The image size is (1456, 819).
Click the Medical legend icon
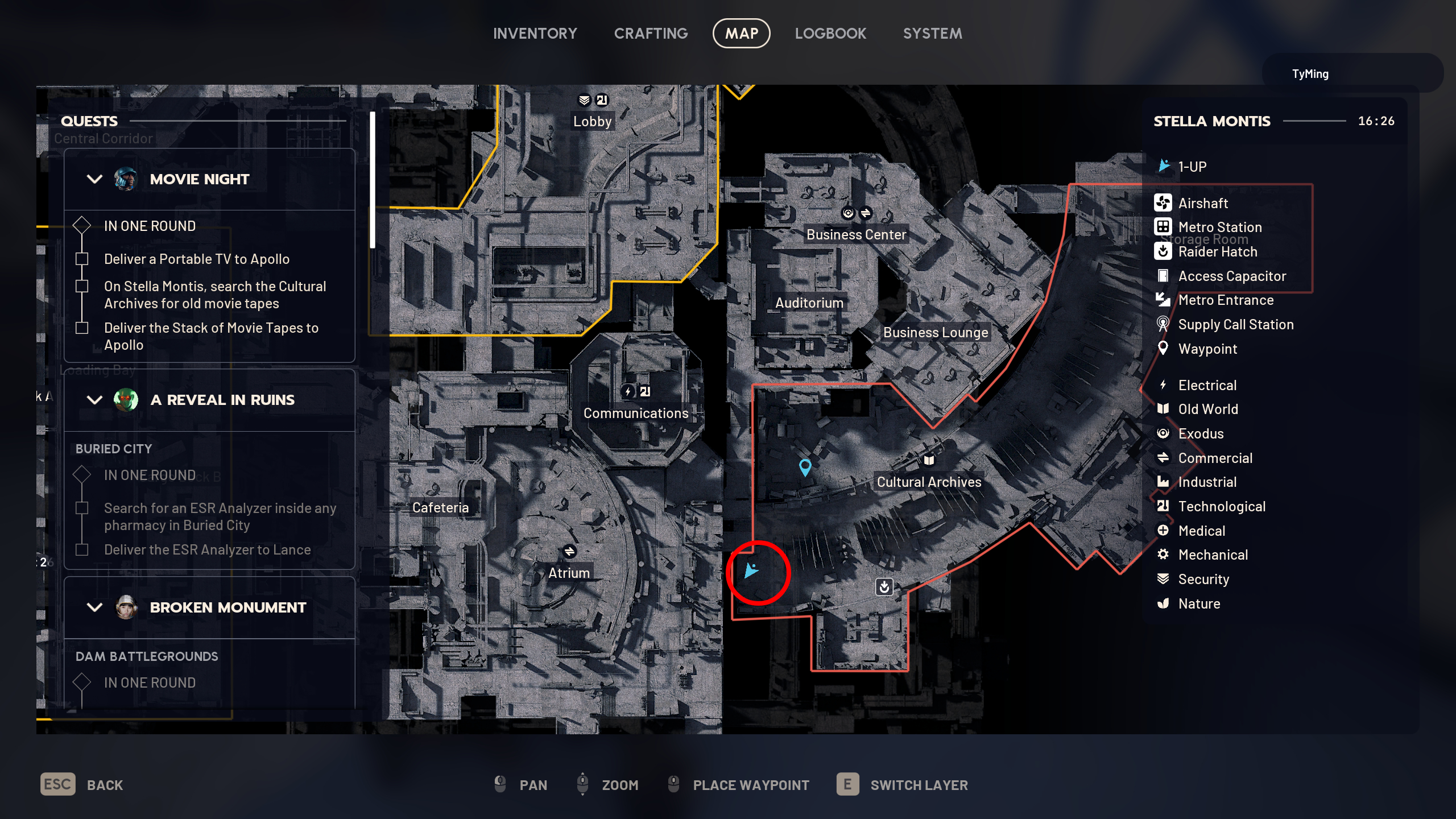[1164, 531]
